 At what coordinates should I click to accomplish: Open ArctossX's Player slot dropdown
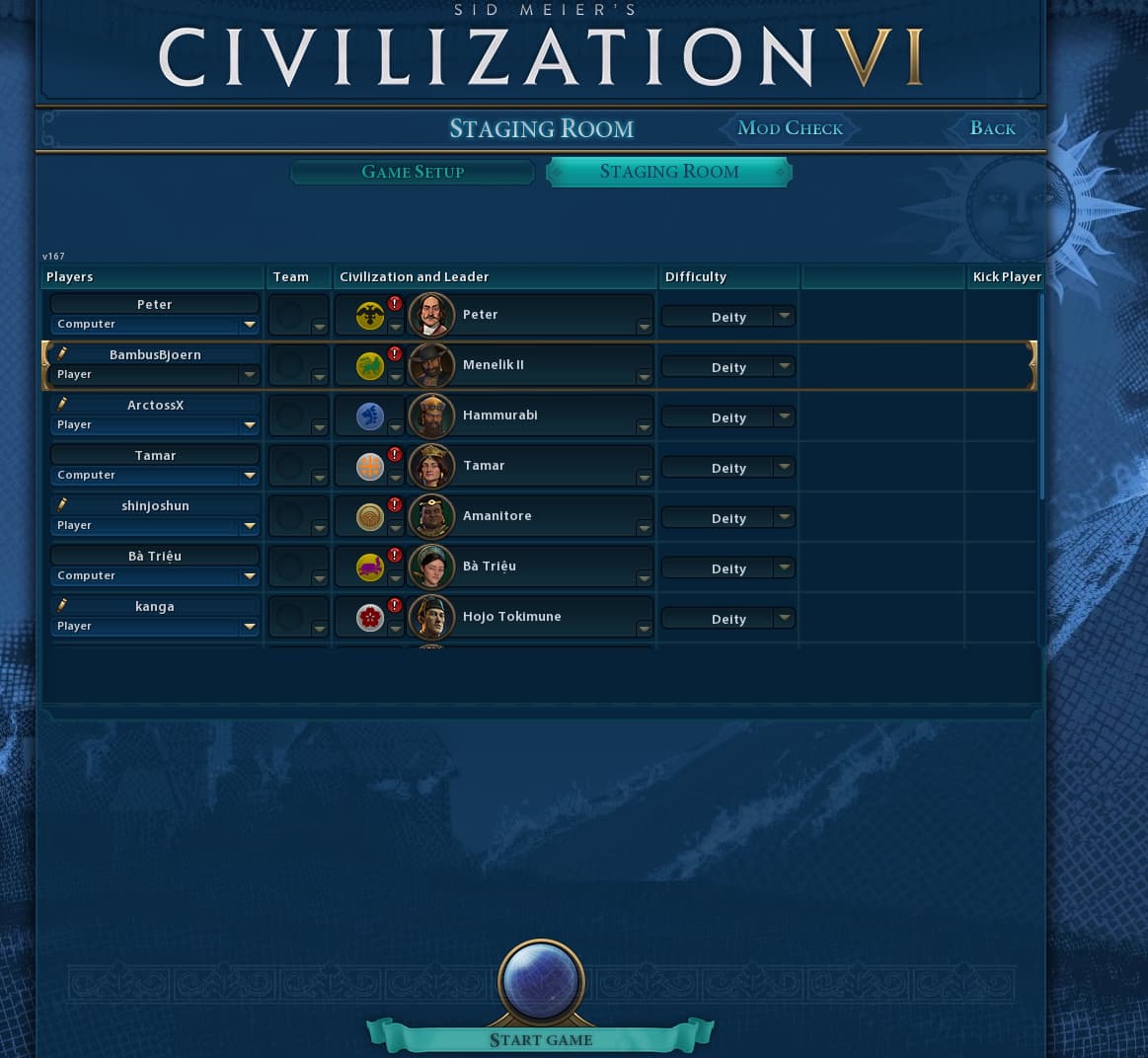[x=155, y=425]
